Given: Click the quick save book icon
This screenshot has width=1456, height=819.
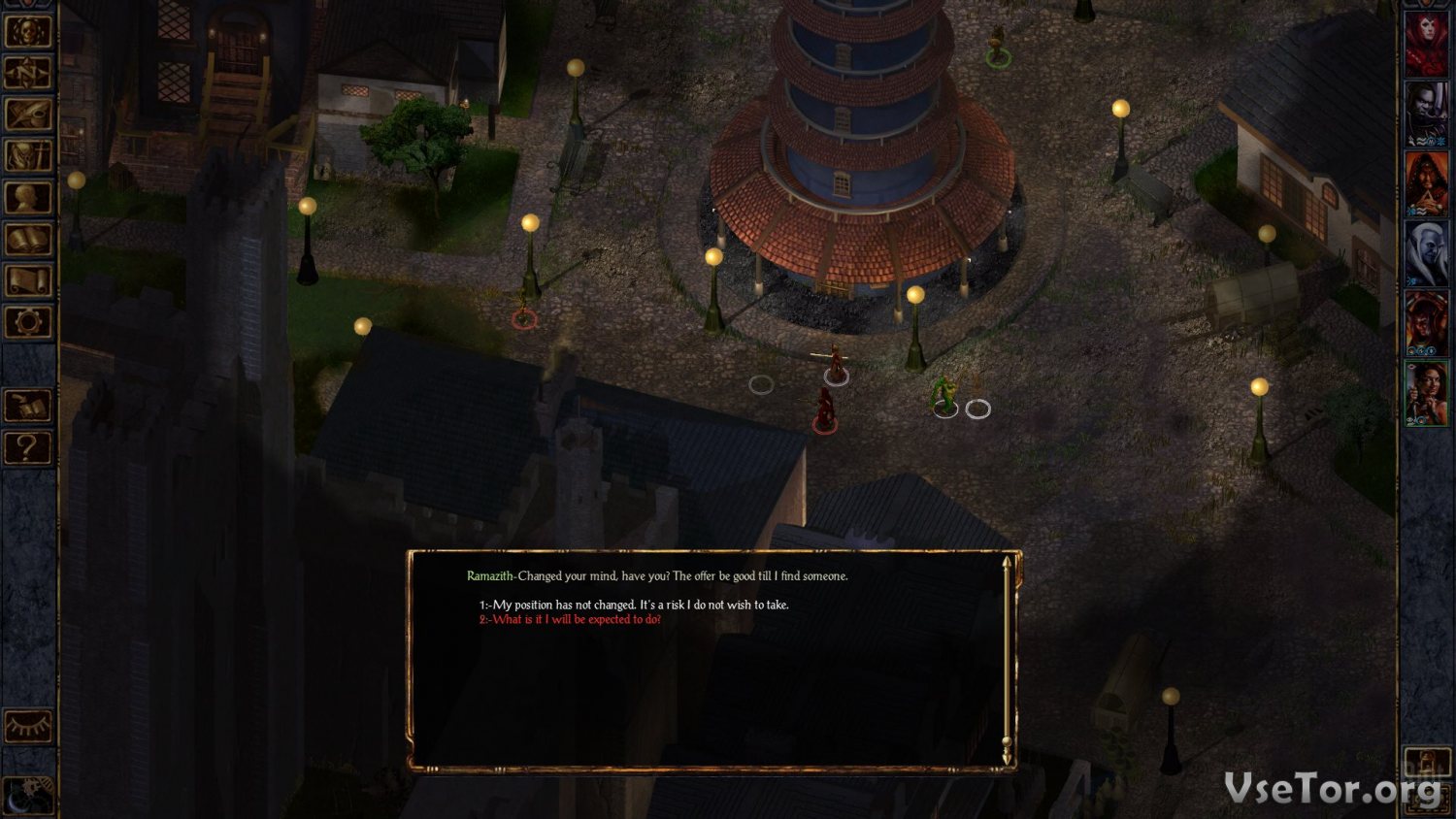Looking at the screenshot, I should (28, 406).
